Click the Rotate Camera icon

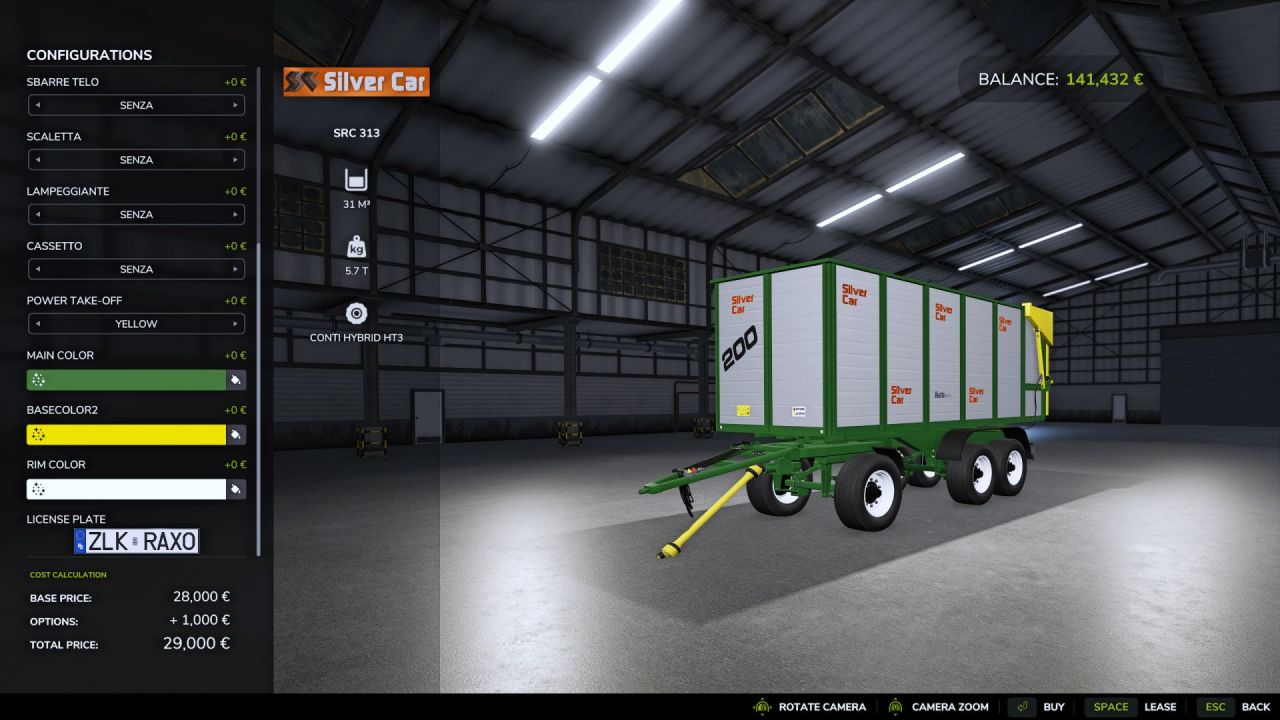[x=762, y=706]
